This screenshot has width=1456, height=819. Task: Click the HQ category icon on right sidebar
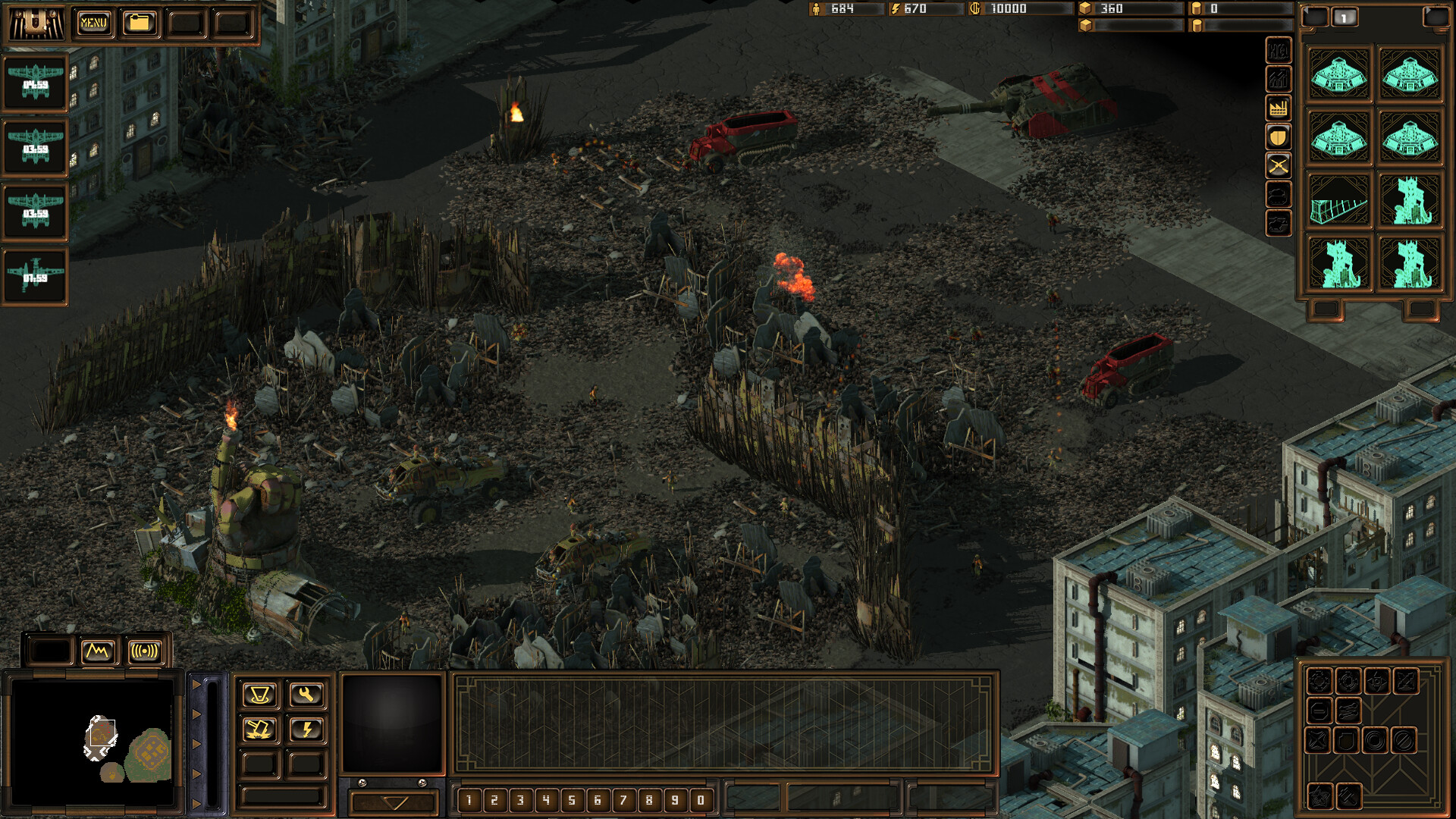1277,50
